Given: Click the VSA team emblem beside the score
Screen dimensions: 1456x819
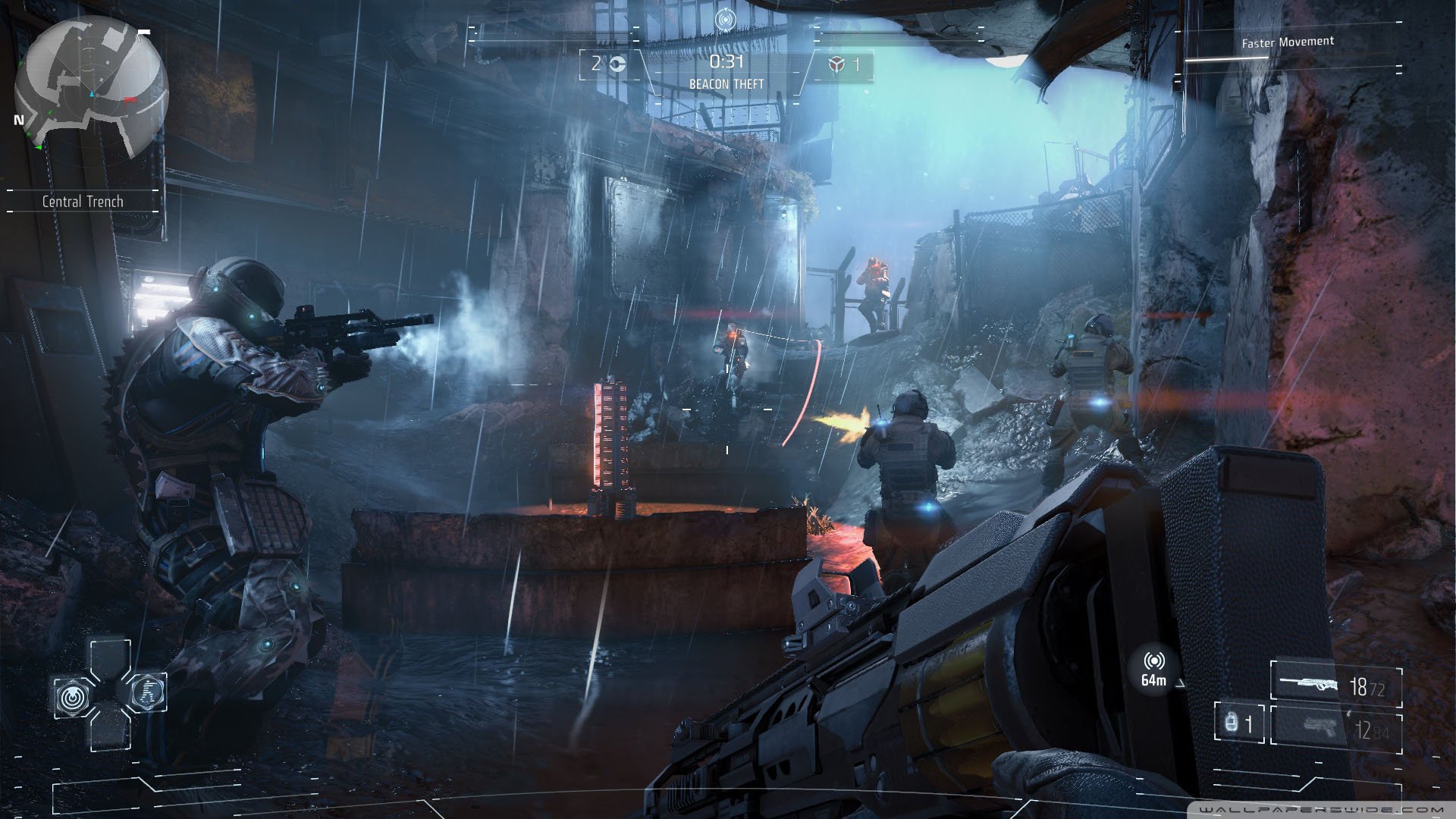Looking at the screenshot, I should pos(619,64).
